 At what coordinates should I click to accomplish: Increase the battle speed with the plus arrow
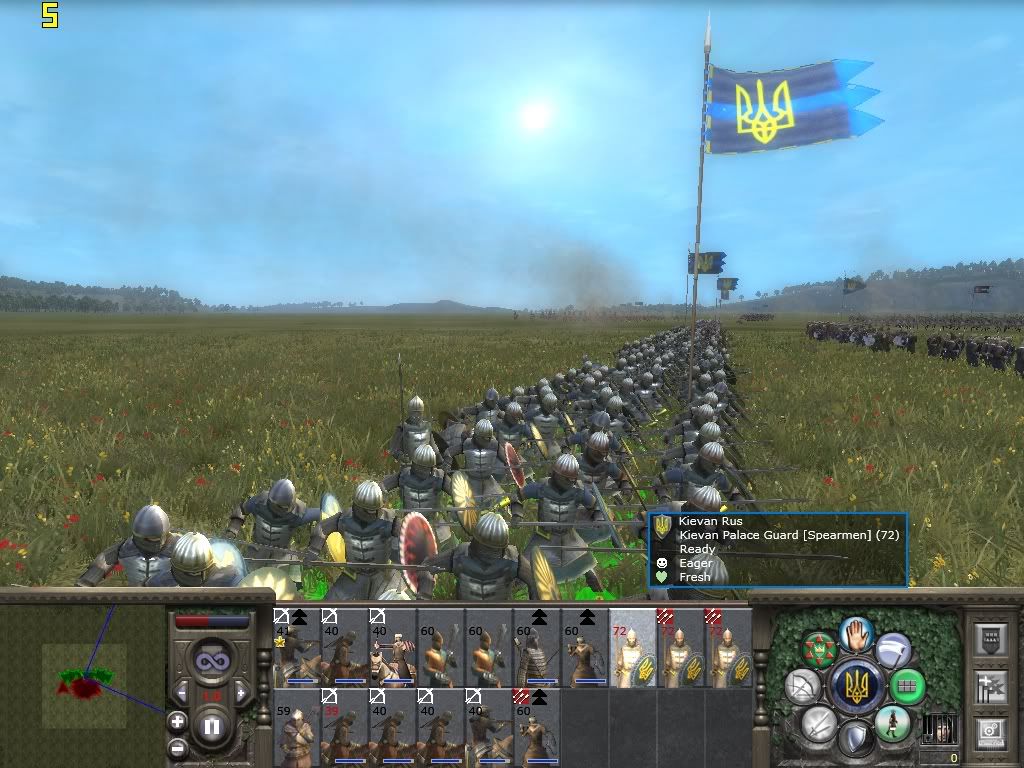241,693
